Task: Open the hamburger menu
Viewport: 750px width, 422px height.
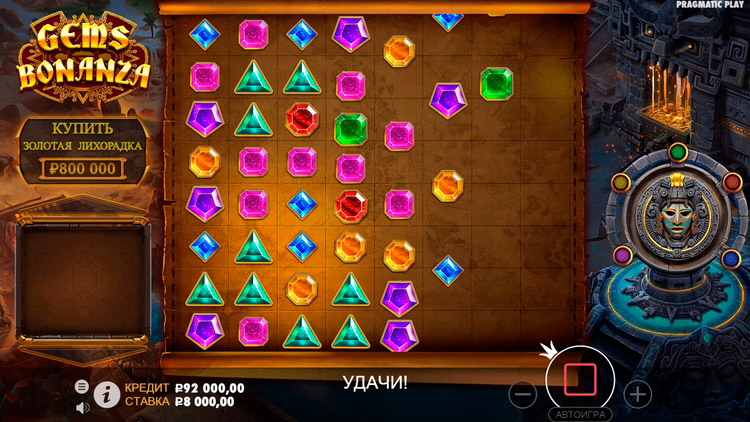Action: 82,386
